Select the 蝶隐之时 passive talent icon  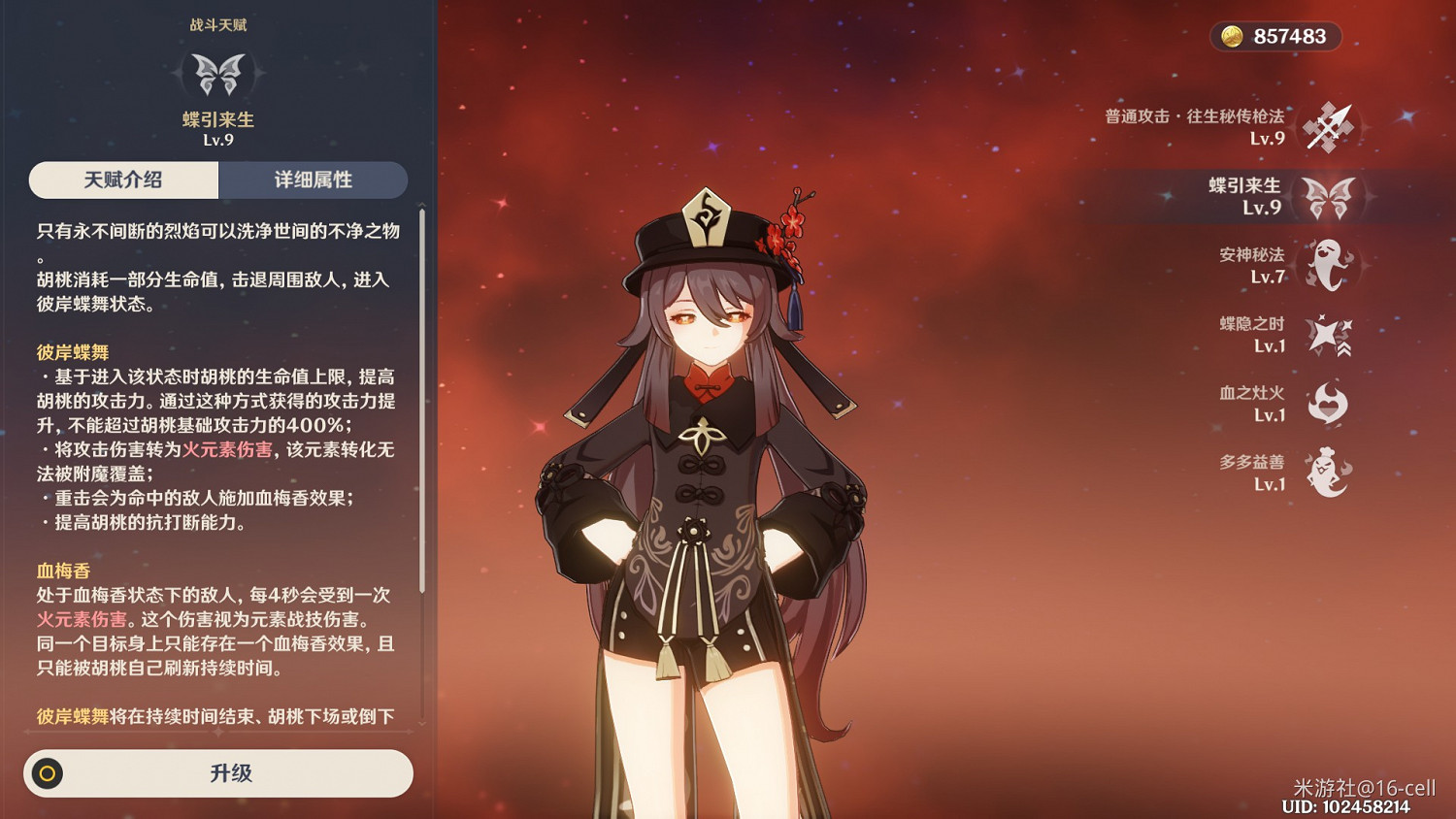coord(1328,334)
